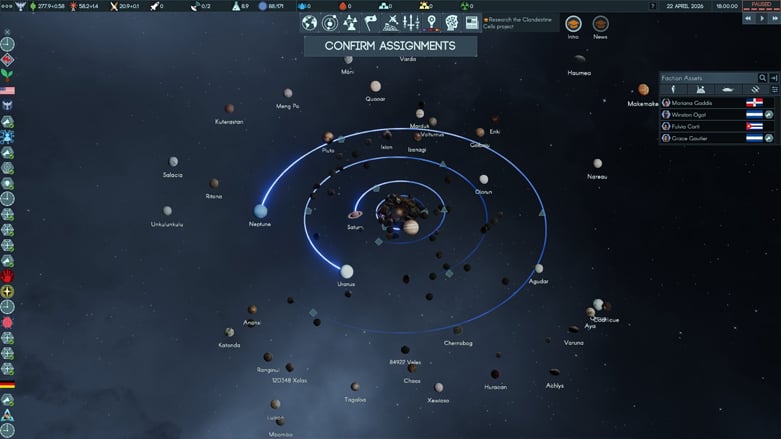The image size is (781, 439).
Task: Click the Confirm Assignments button
Action: (x=389, y=45)
